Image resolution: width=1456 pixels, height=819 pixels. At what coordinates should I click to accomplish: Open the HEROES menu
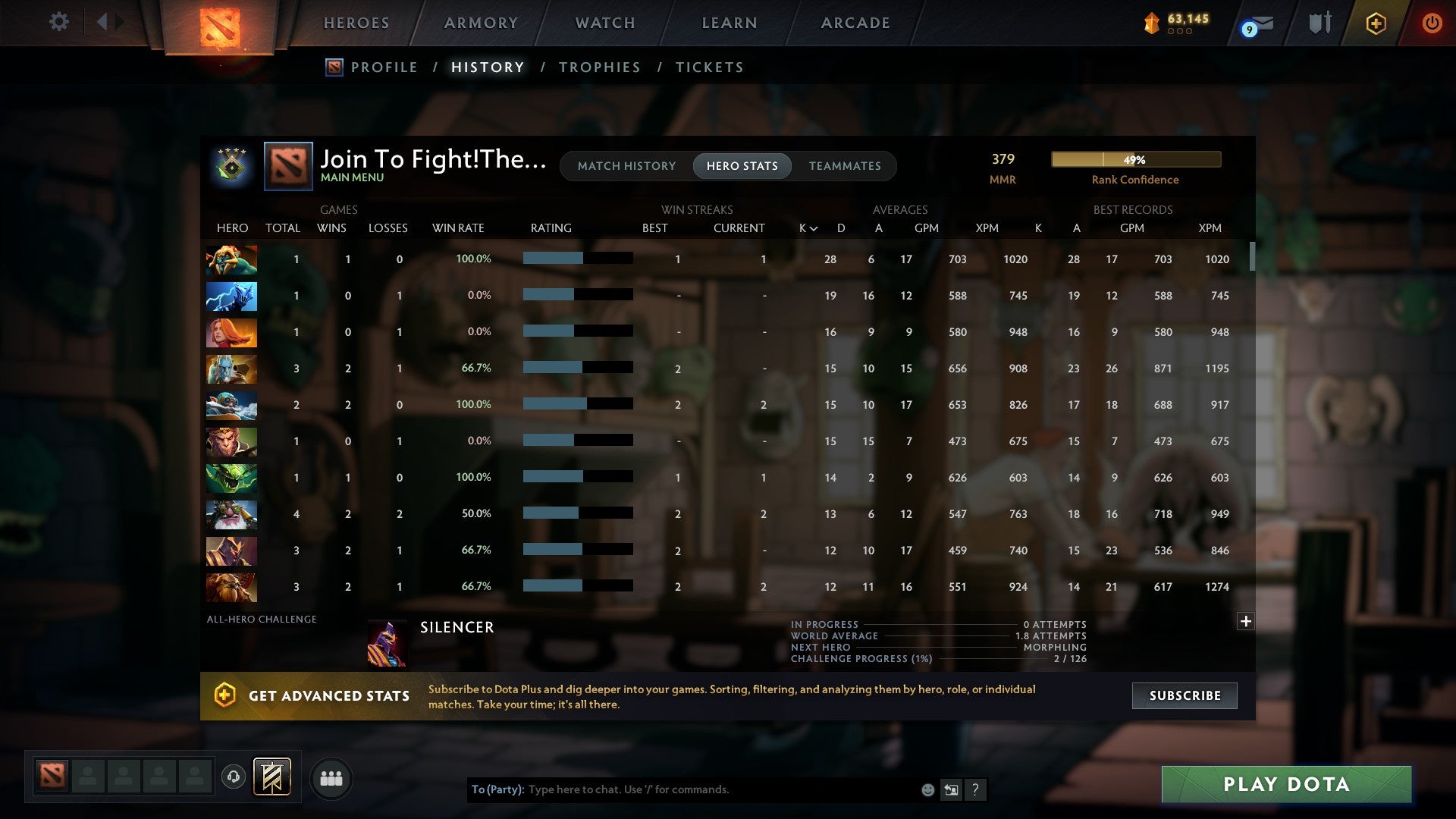356,23
